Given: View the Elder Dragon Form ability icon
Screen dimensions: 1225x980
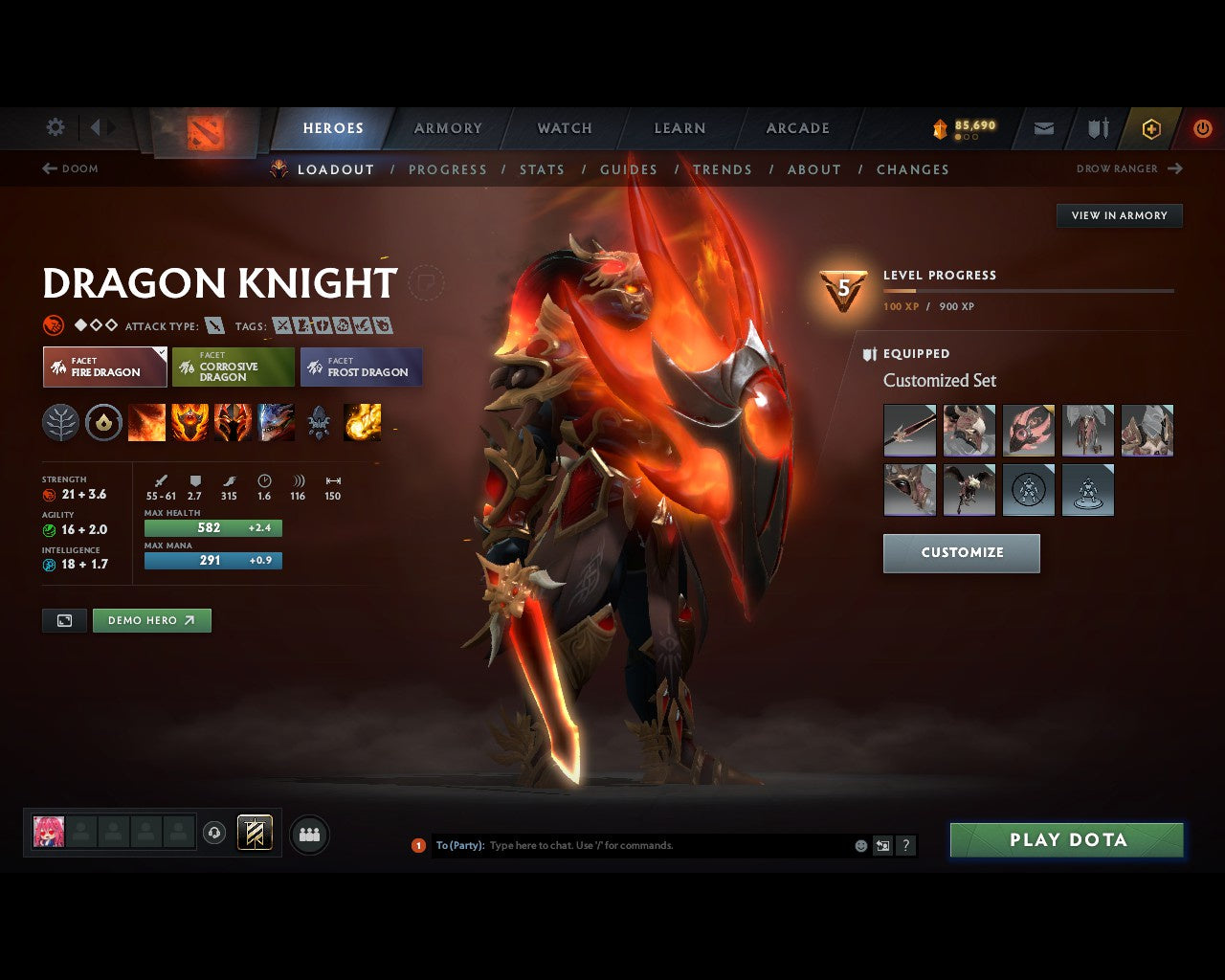Looking at the screenshot, I should 277,422.
